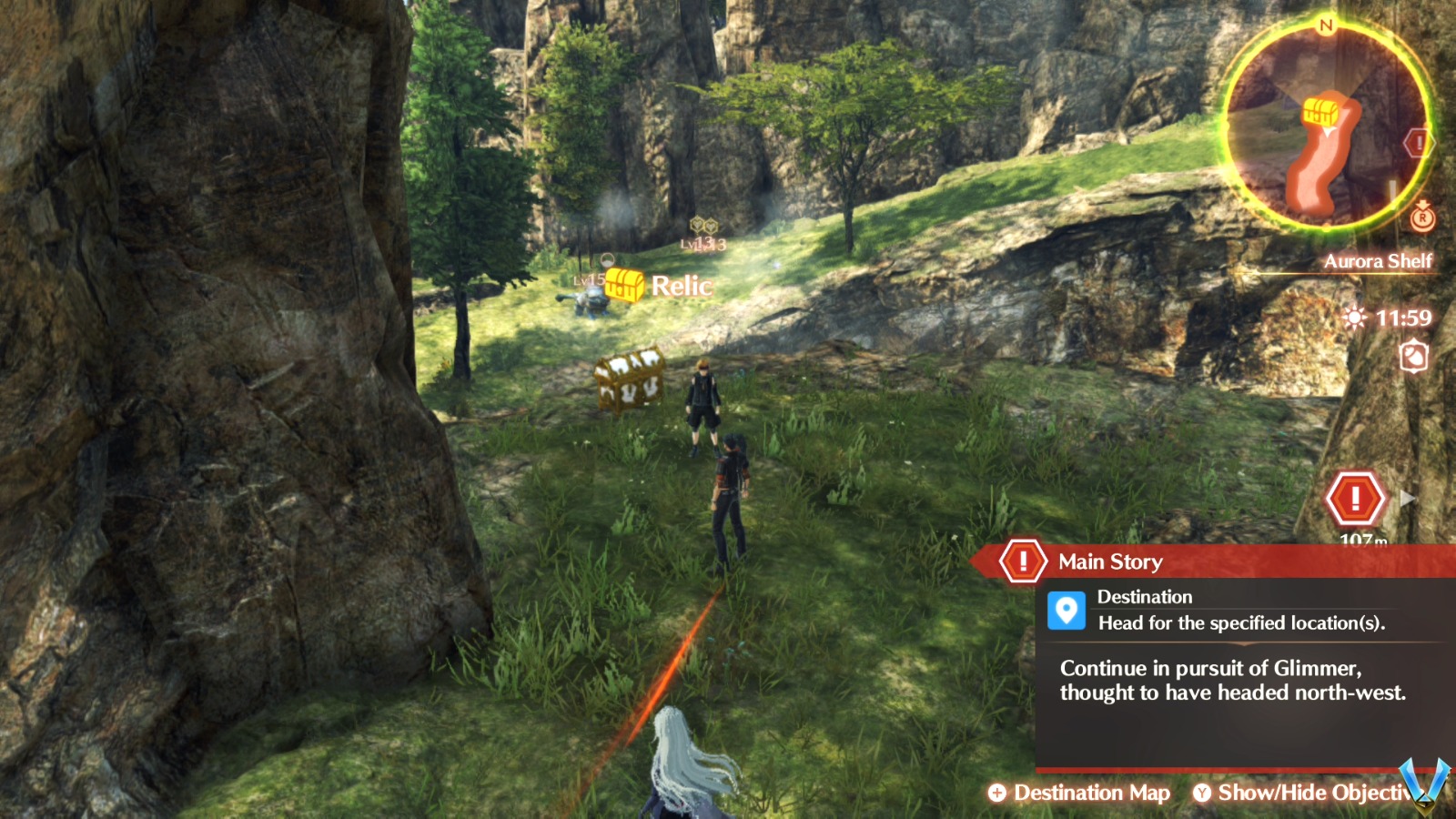Click the Lv13 enemy affinity hearts icon

point(703,226)
